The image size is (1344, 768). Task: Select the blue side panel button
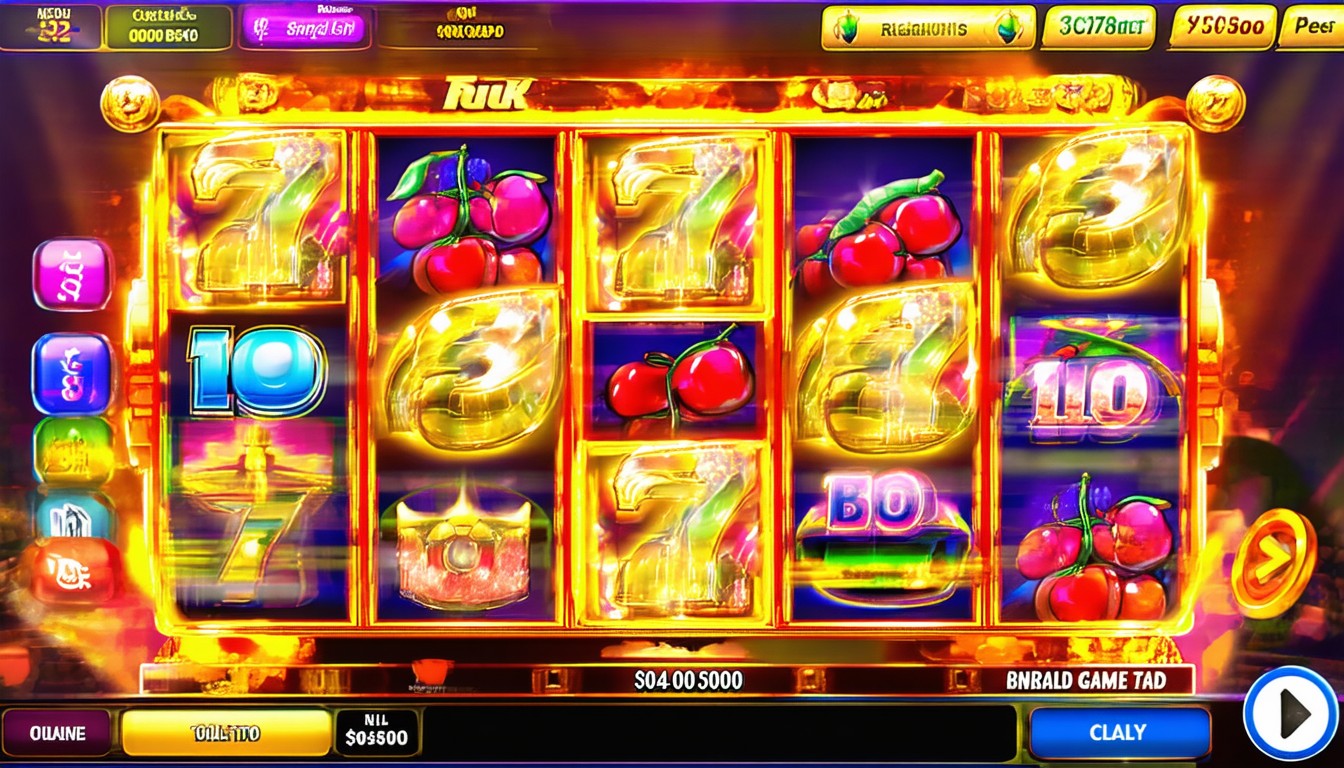tap(72, 373)
